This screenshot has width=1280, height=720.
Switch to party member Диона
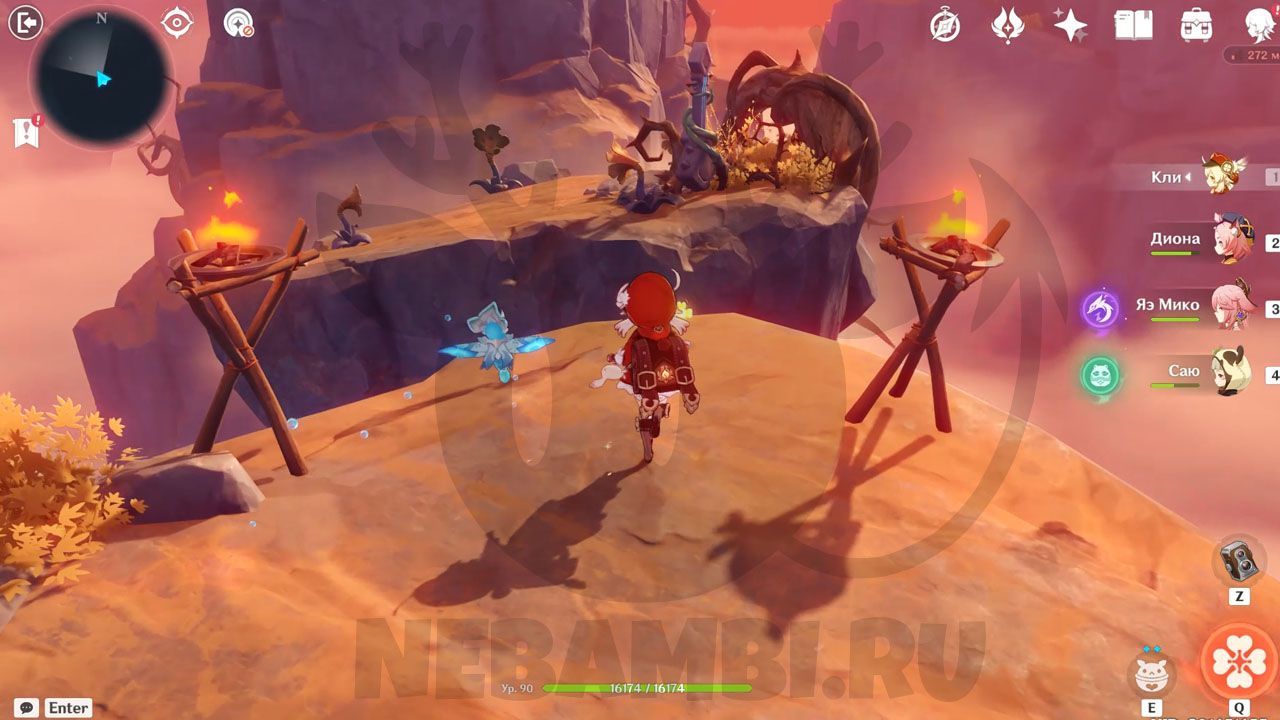[1230, 240]
